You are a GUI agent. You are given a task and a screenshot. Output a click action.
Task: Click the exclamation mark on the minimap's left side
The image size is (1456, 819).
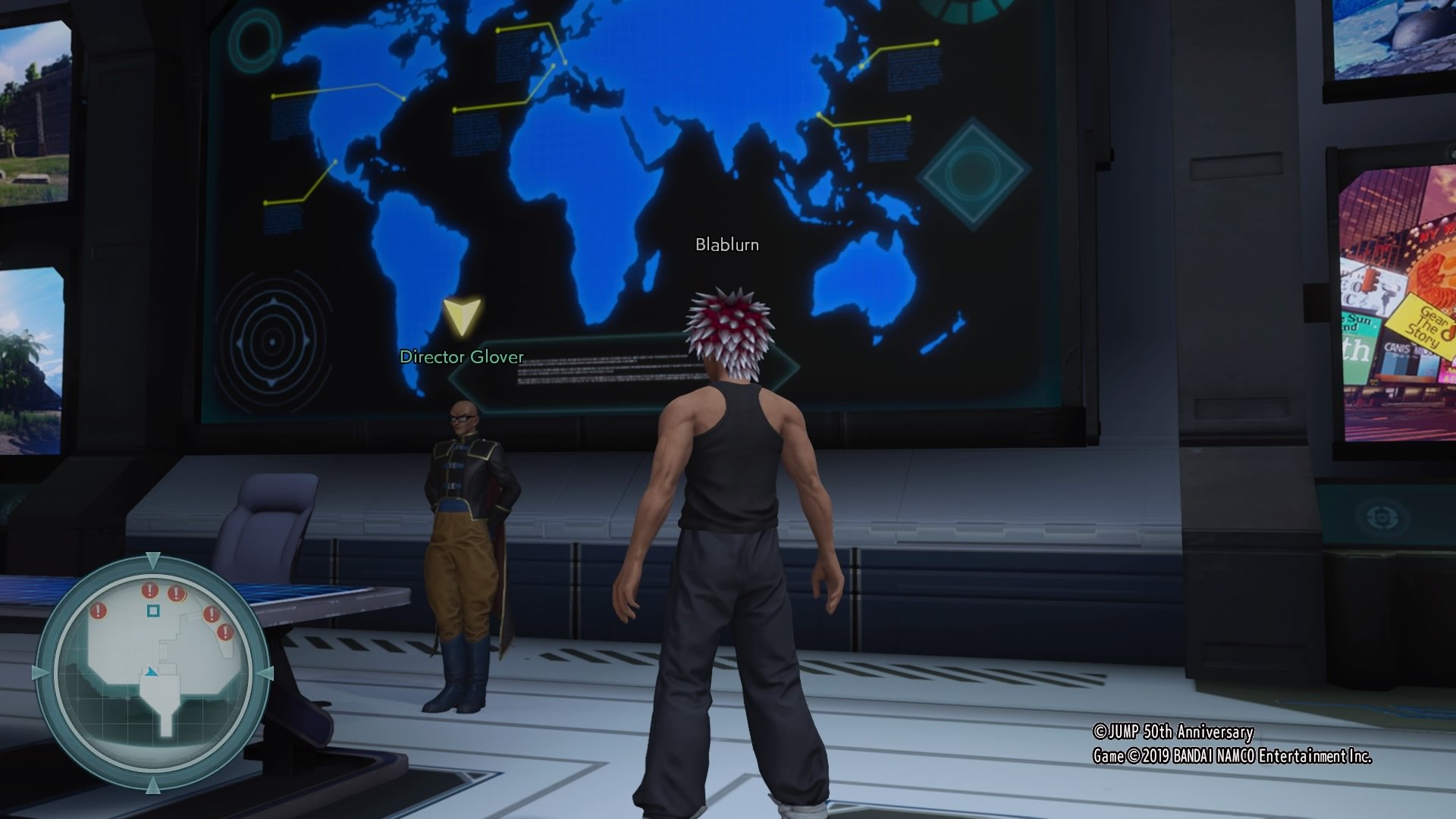97,609
